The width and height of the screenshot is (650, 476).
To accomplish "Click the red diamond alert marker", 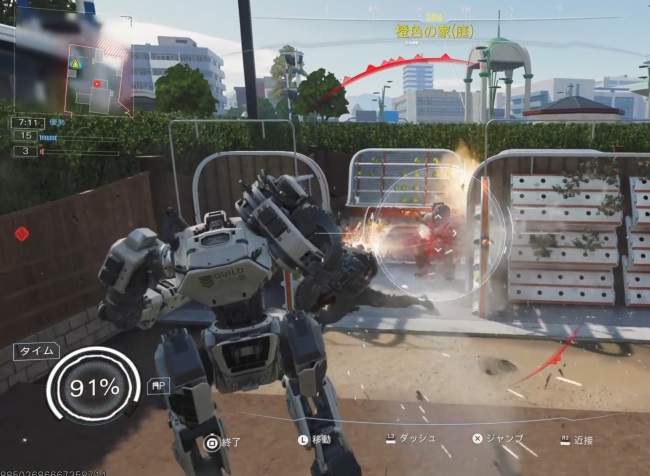I will [x=22, y=234].
